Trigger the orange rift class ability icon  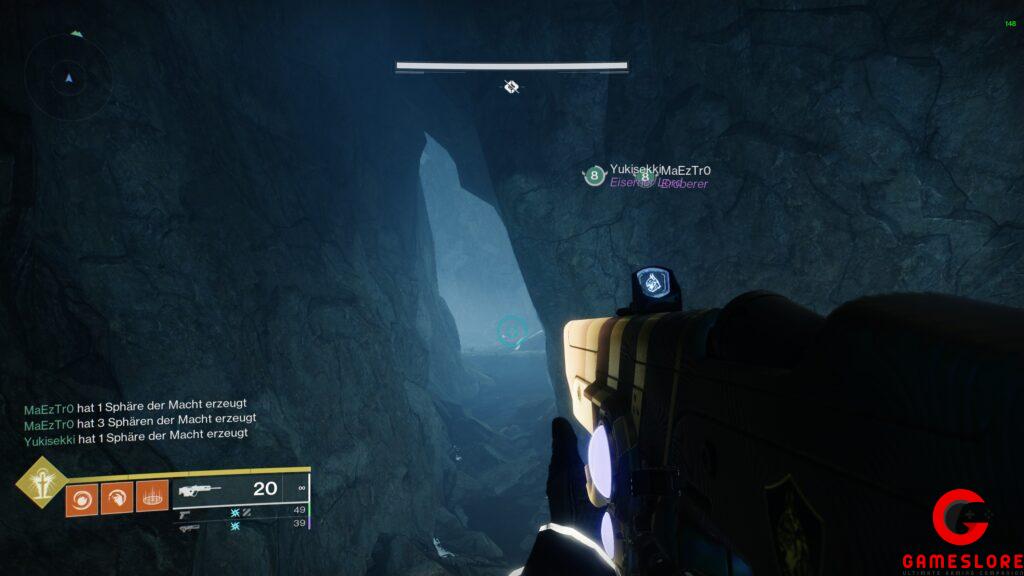click(150, 497)
